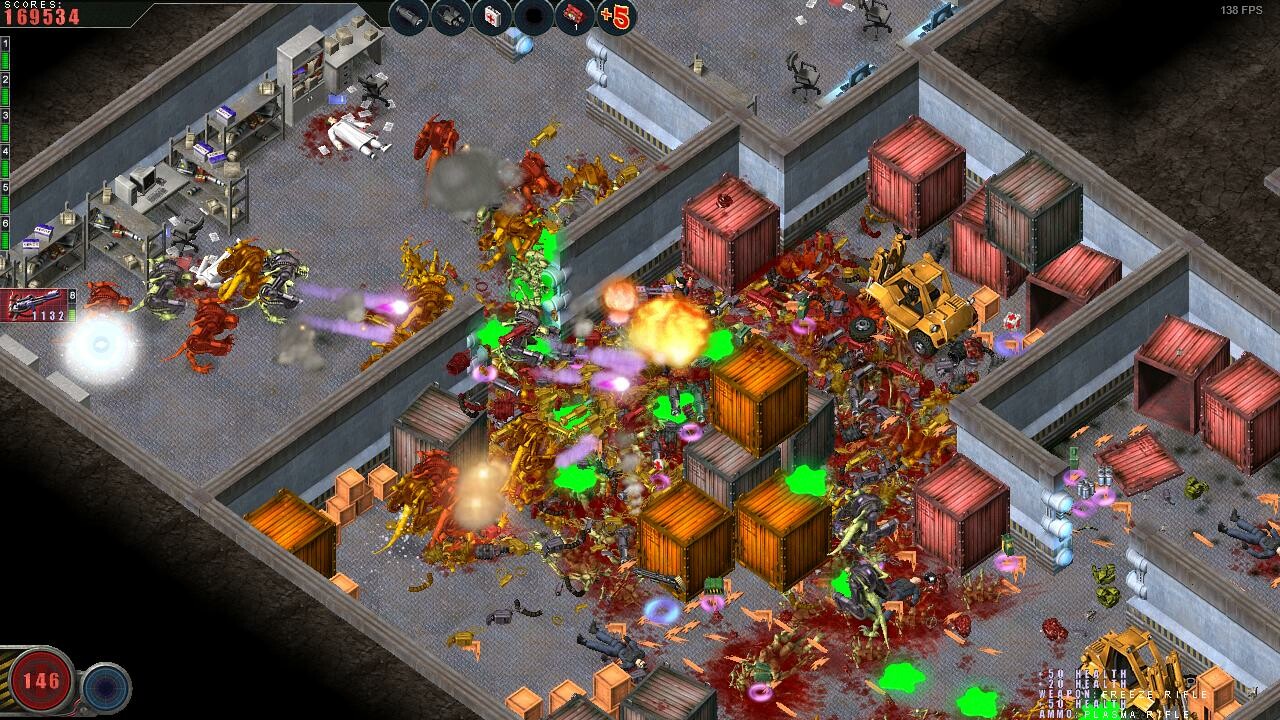Select the flashlight item slot
Screen dimensions: 1280x720
407,16
